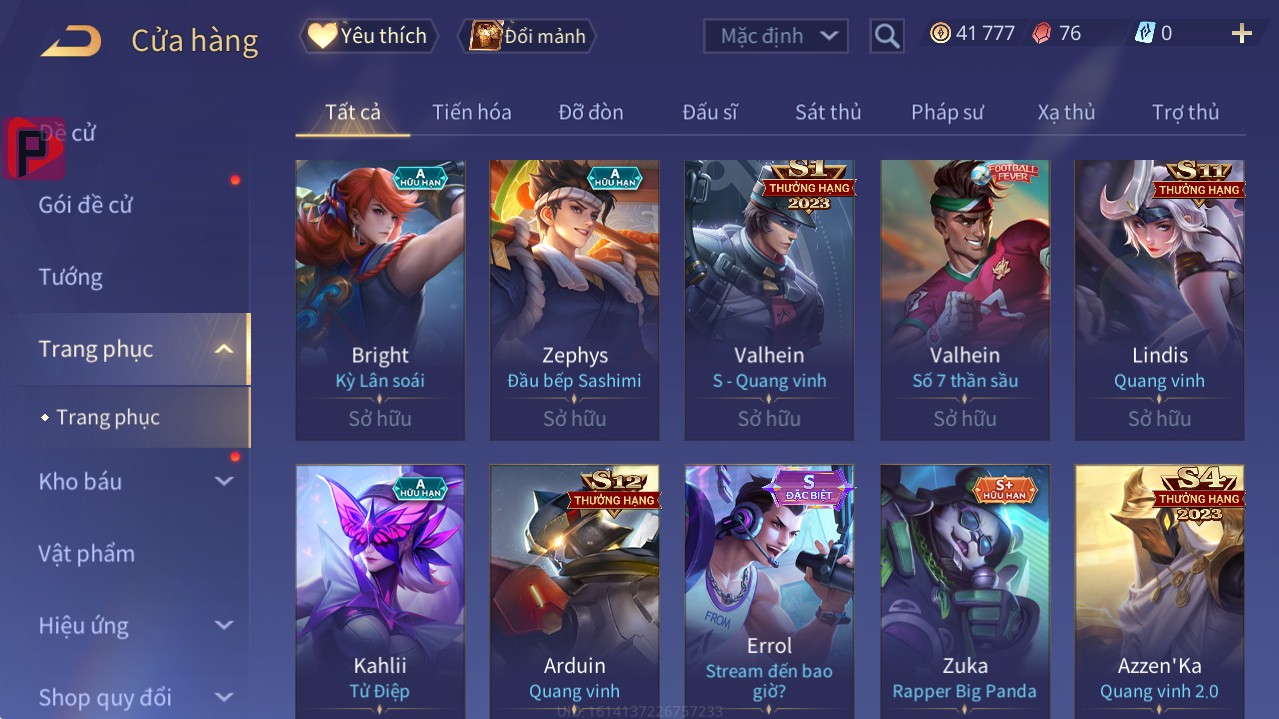Filter by the Pháp sư tab
The height and width of the screenshot is (719, 1279).
(947, 112)
